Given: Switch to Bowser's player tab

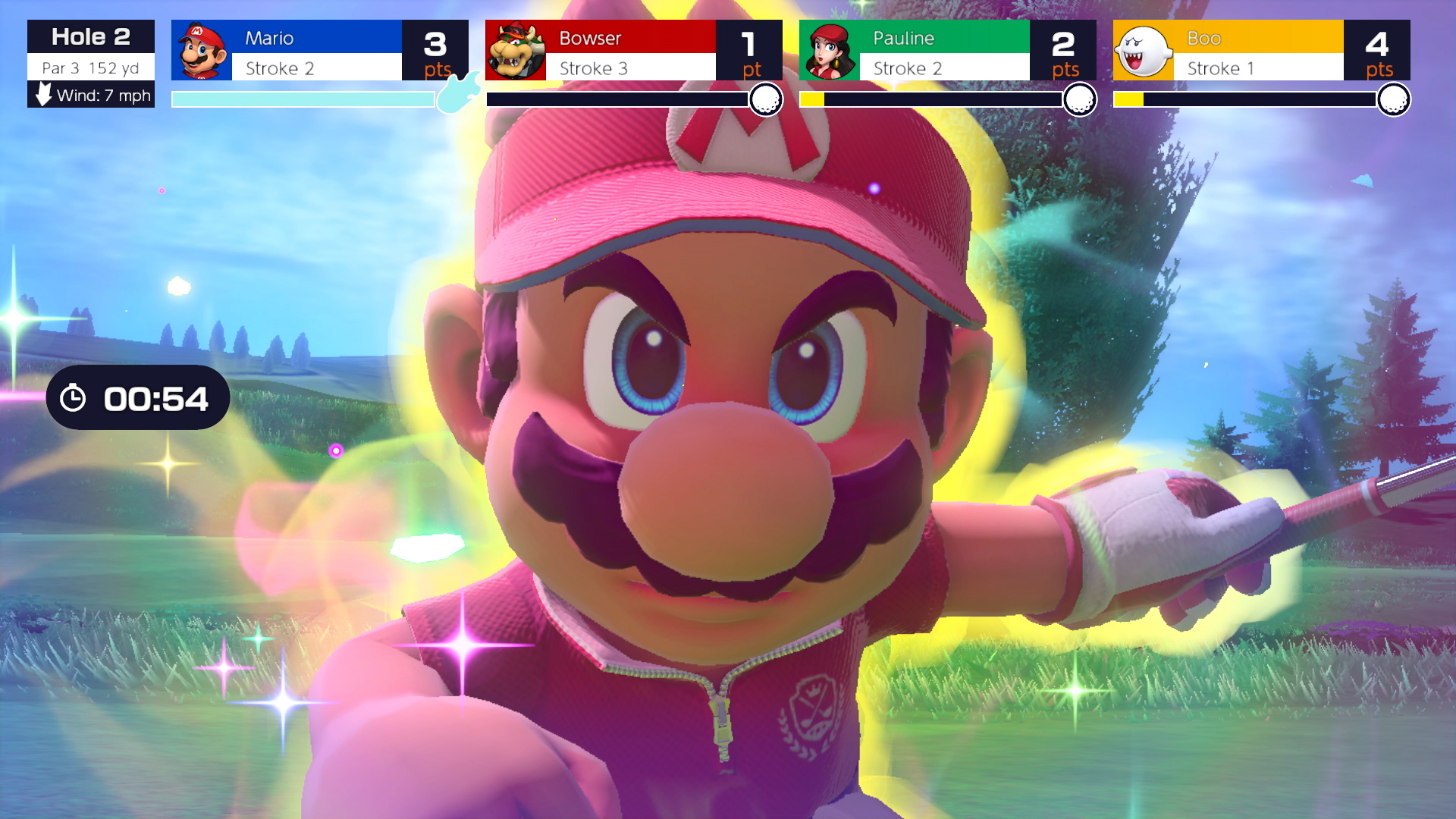Looking at the screenshot, I should [x=618, y=38].
